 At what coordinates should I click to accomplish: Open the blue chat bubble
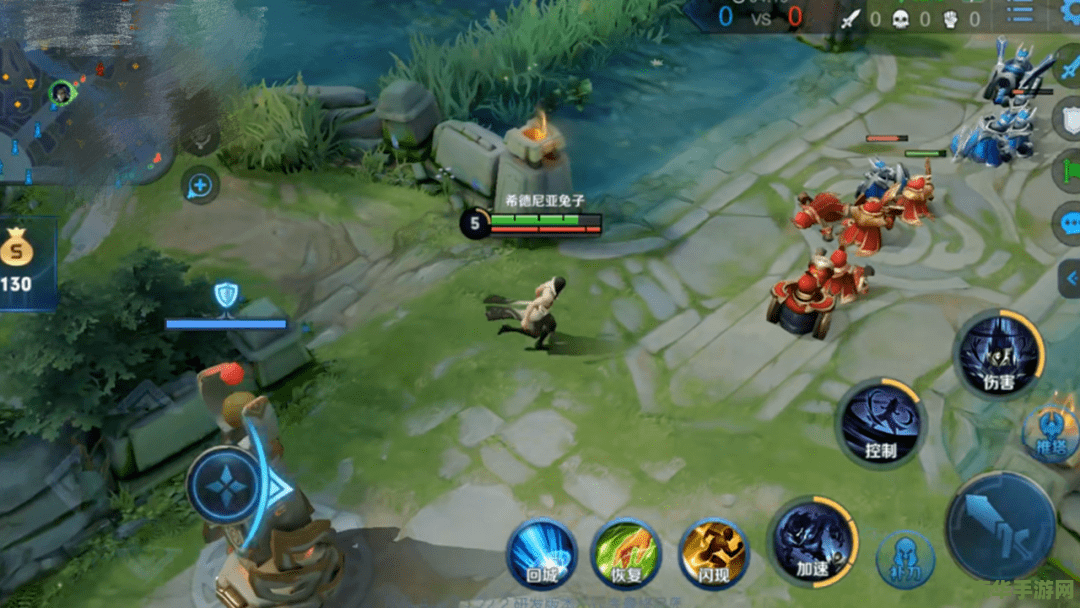[1069, 222]
